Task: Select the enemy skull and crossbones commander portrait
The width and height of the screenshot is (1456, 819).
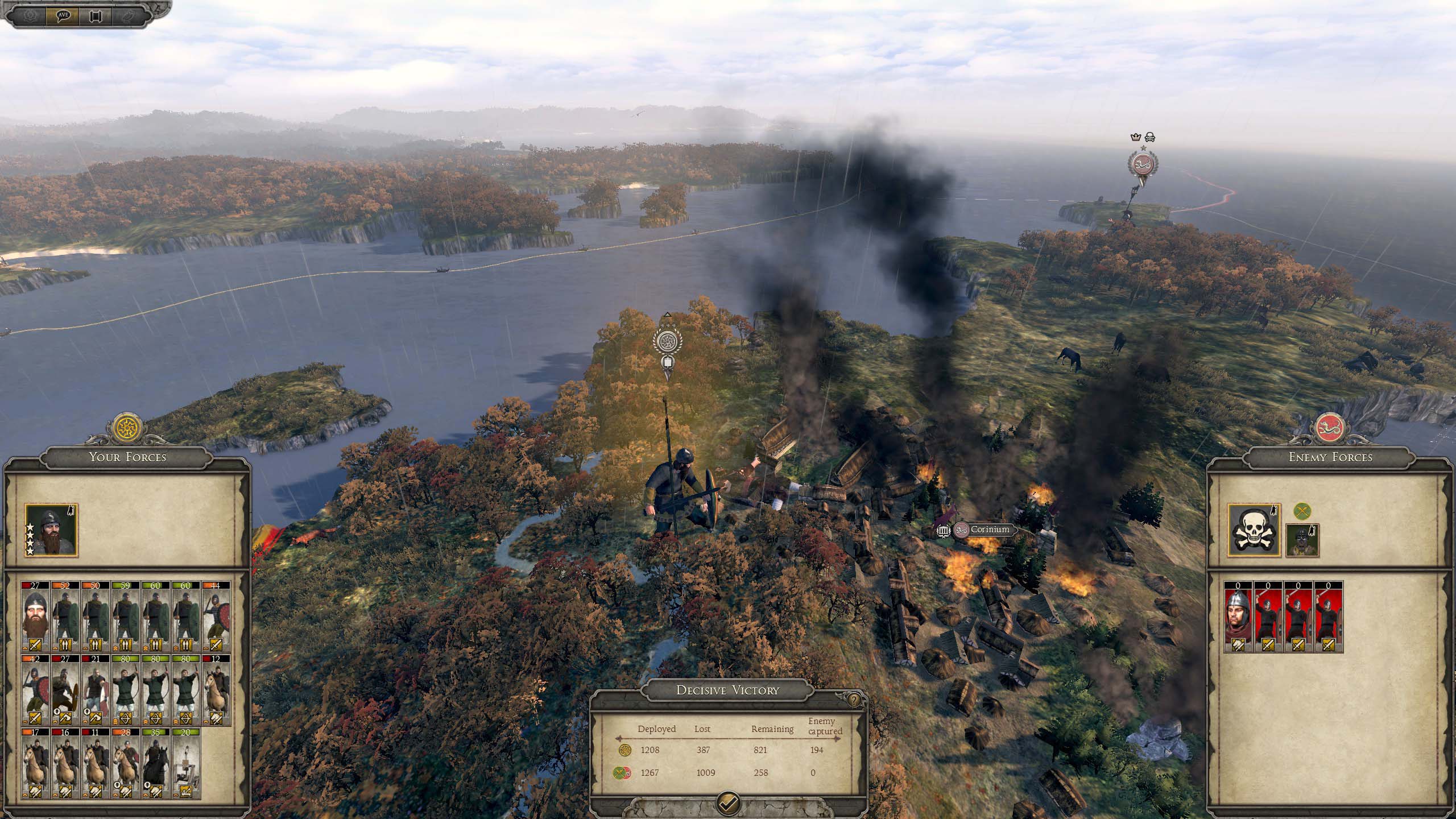Action: 1254,530
